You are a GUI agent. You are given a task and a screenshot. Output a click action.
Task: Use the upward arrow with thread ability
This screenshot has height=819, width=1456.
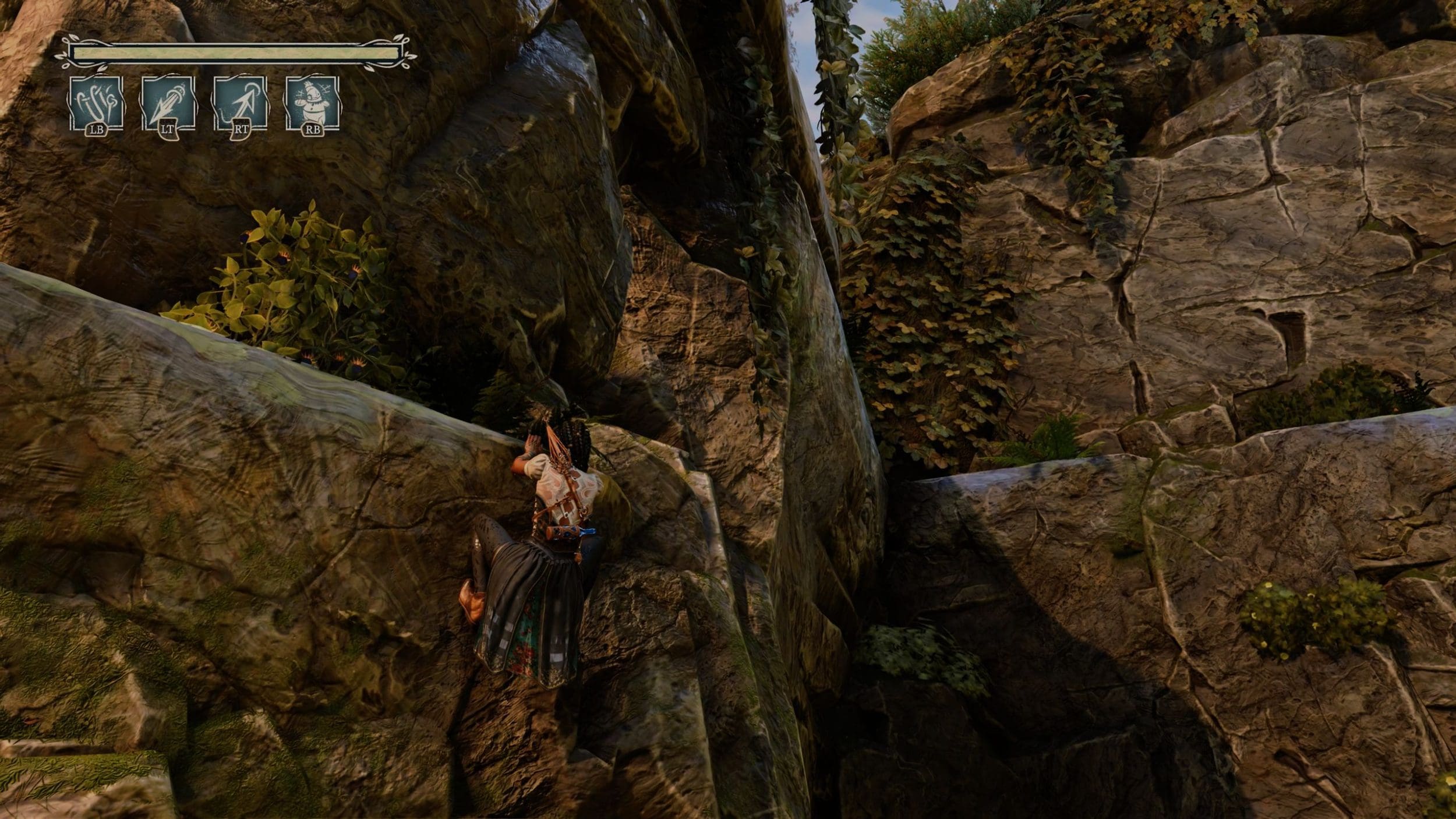240,103
